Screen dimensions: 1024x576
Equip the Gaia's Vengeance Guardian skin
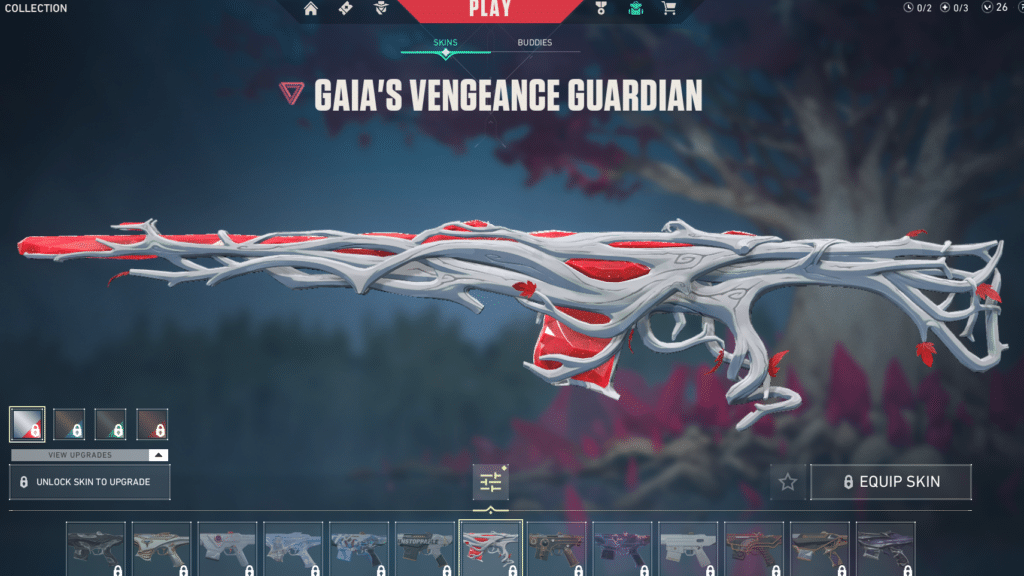890,481
